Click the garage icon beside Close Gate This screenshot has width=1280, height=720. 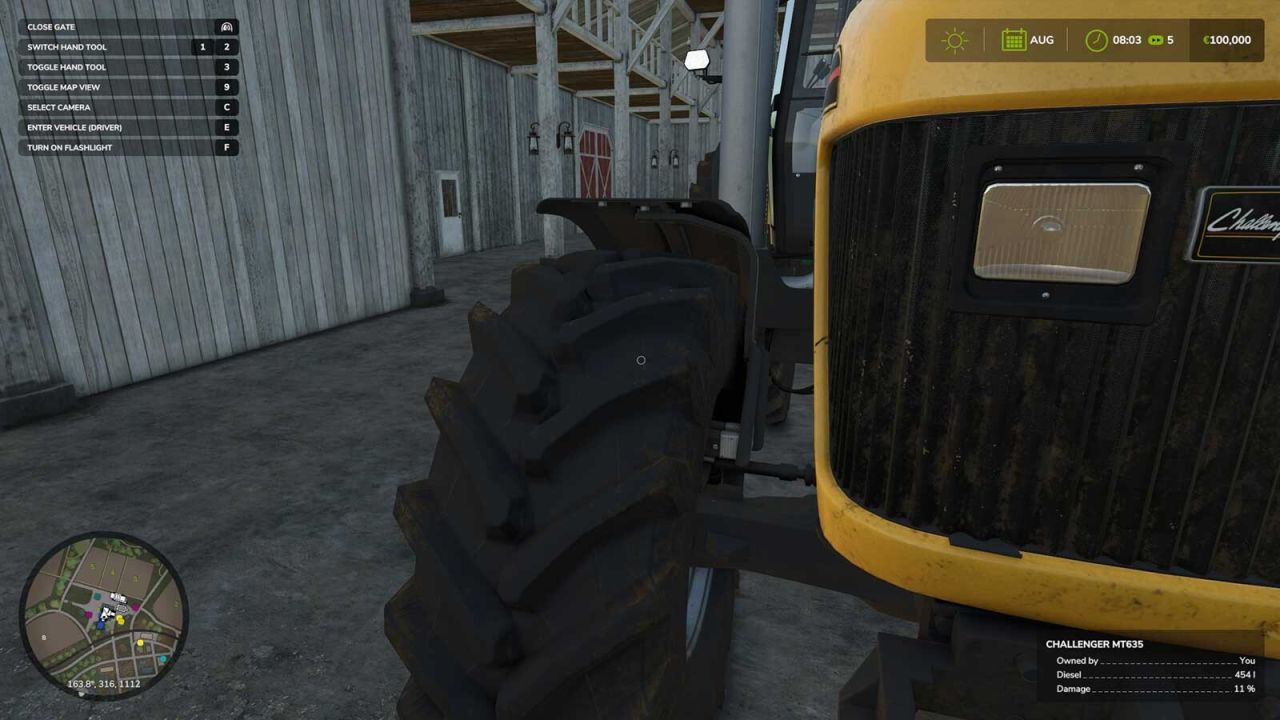point(228,27)
